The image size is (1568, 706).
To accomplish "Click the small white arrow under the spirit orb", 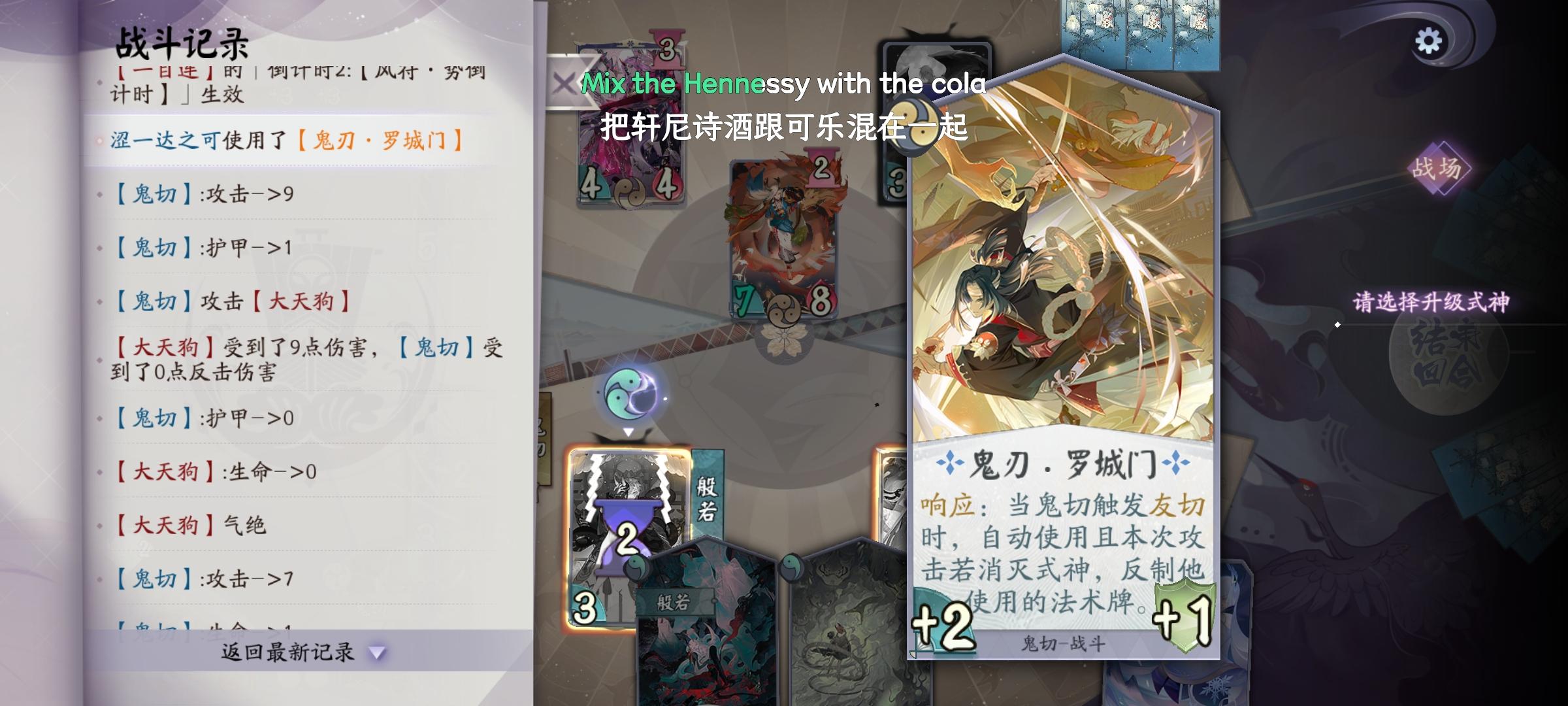I will coord(629,433).
